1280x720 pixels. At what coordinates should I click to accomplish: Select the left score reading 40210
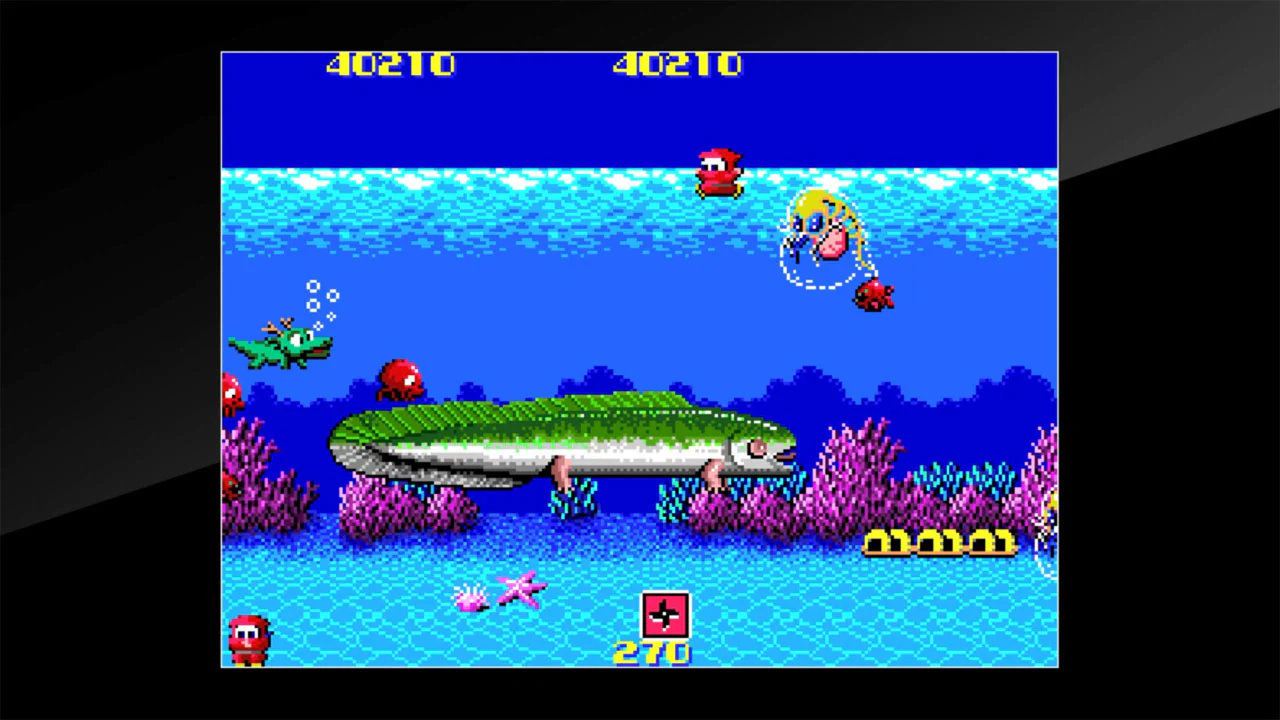coord(390,65)
